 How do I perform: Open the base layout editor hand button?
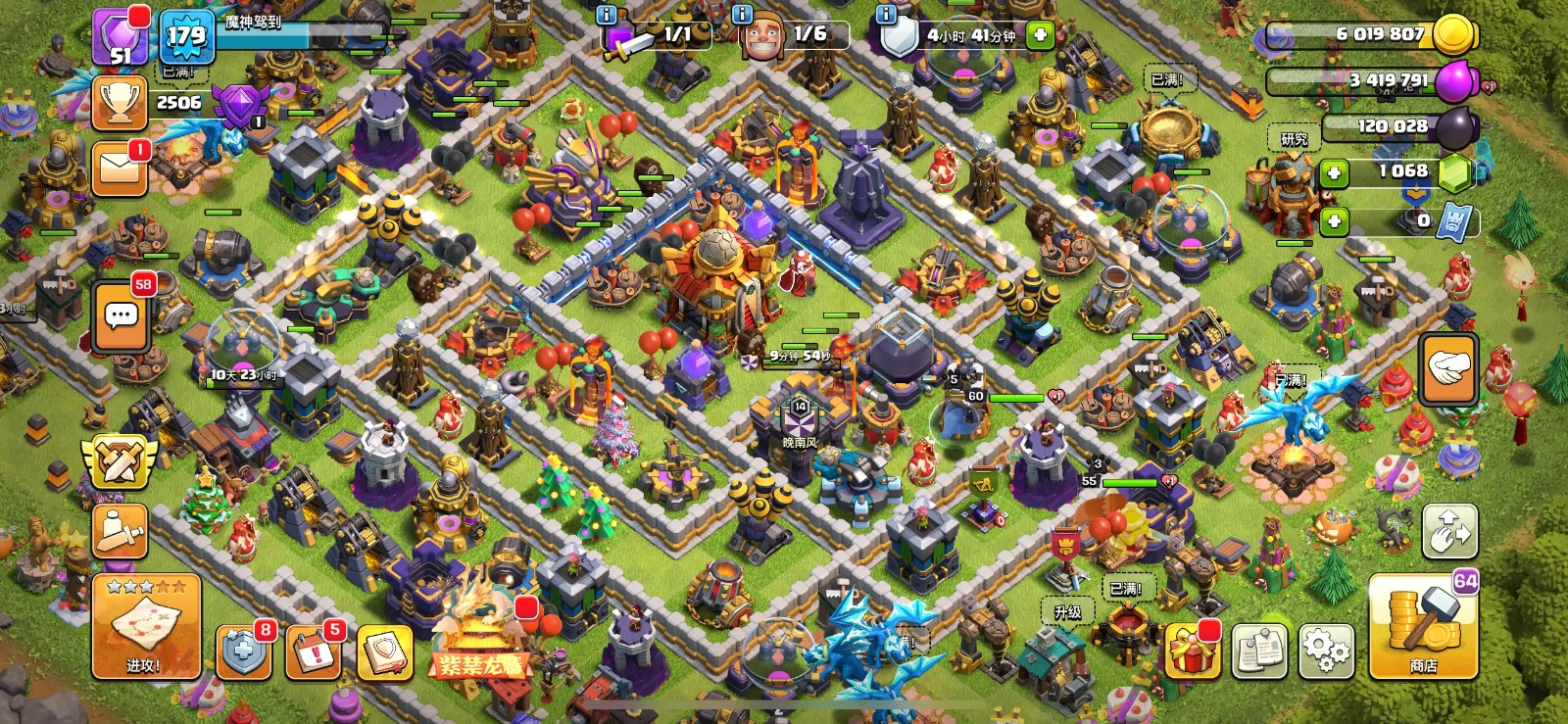point(1448,530)
